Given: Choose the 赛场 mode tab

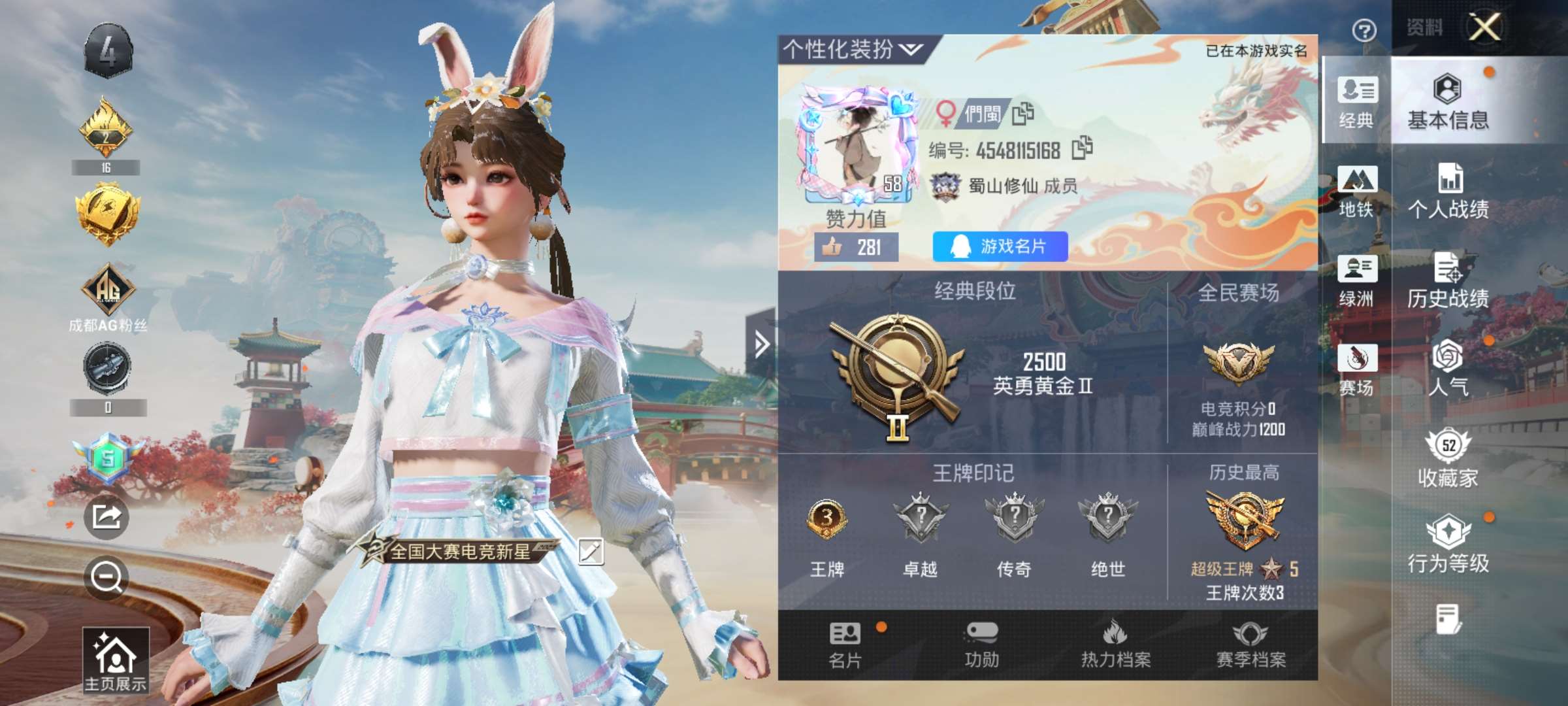Looking at the screenshot, I should click(x=1356, y=370).
